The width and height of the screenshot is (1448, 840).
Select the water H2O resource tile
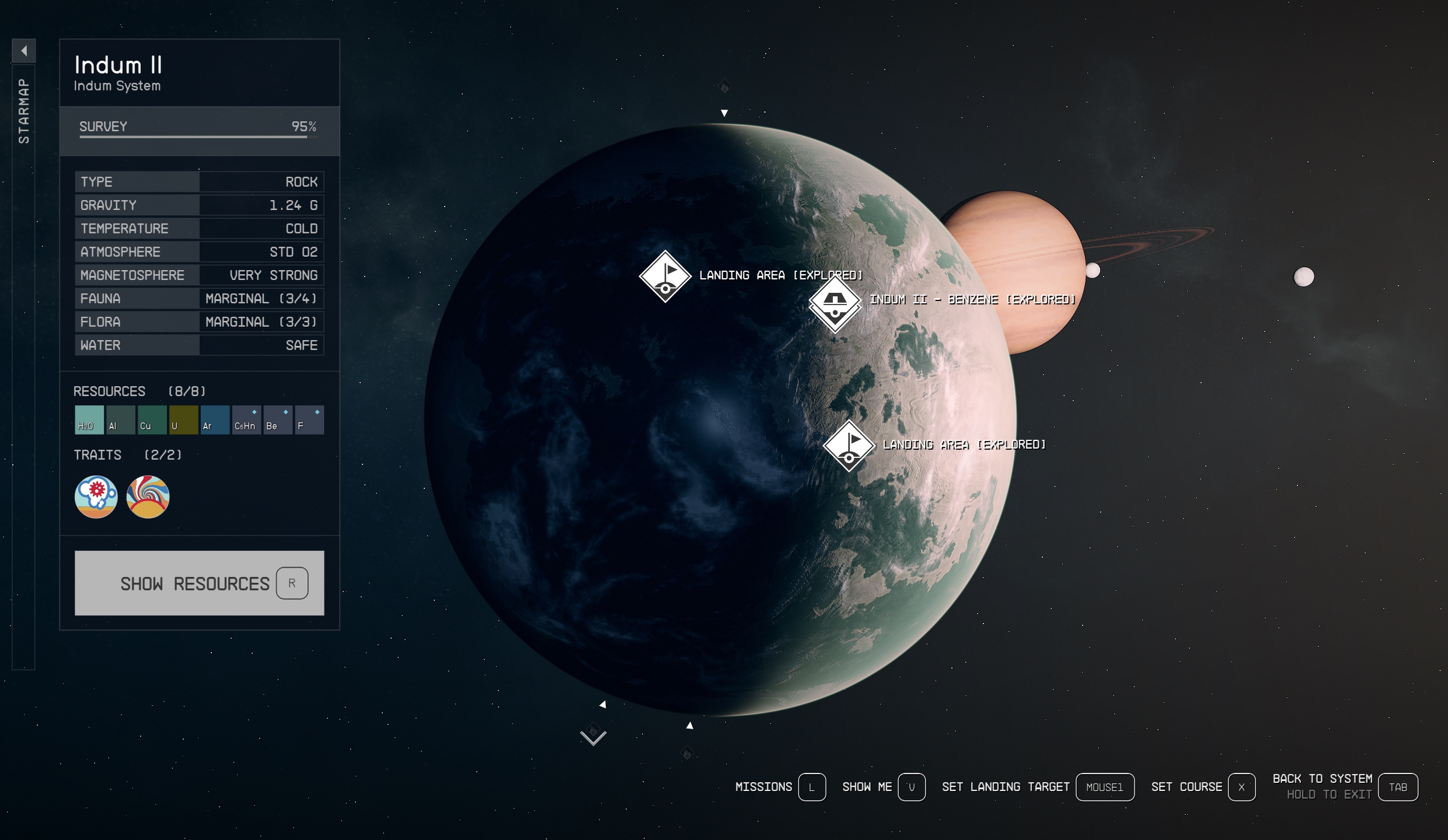[89, 420]
